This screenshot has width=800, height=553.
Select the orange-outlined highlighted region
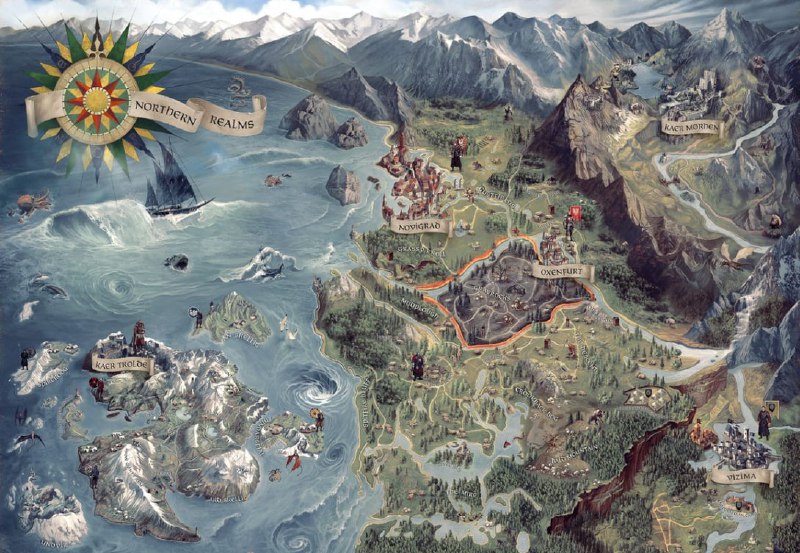[x=500, y=300]
